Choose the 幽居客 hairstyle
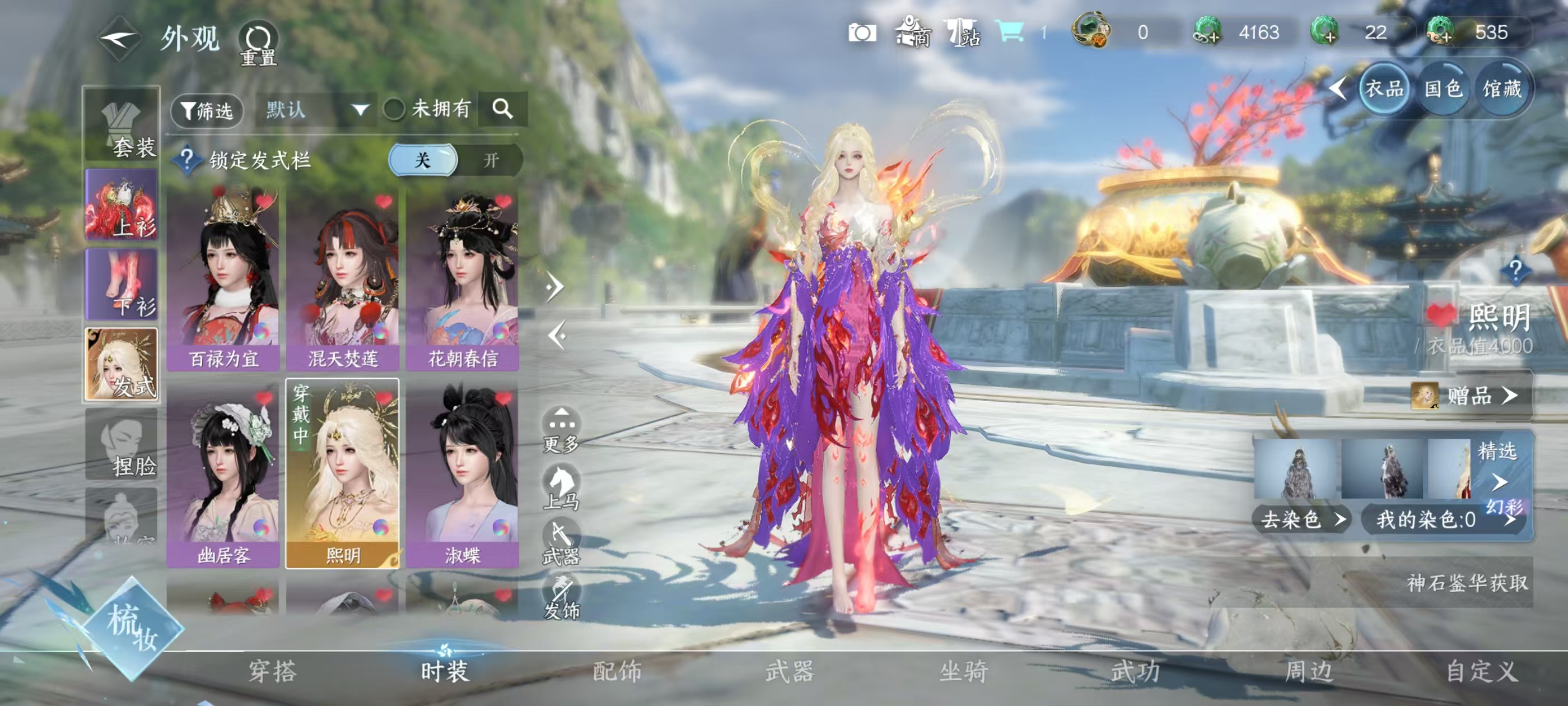Screen dimensions: 1568x706 (x=223, y=475)
